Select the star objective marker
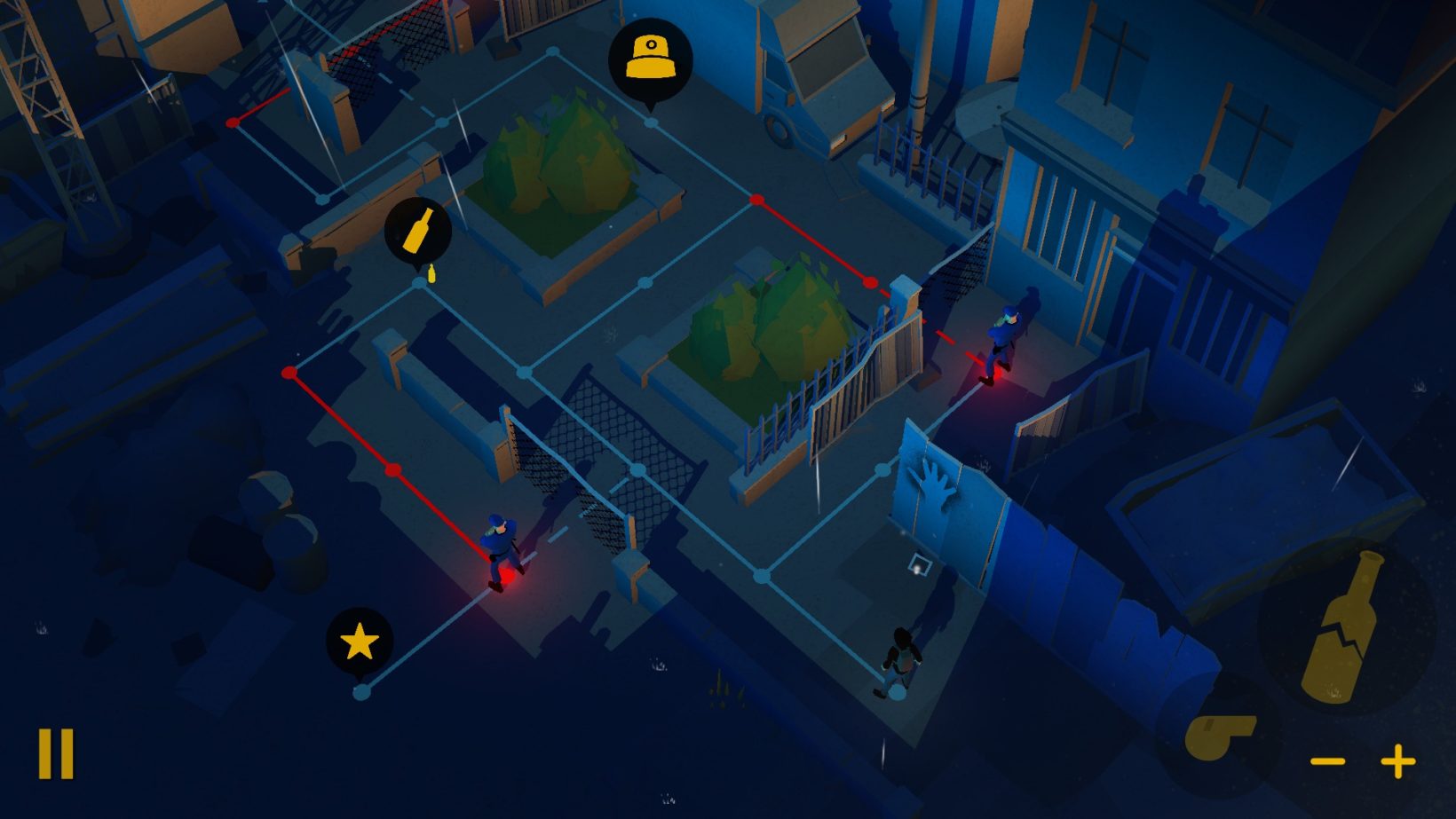1456x819 pixels. point(359,641)
